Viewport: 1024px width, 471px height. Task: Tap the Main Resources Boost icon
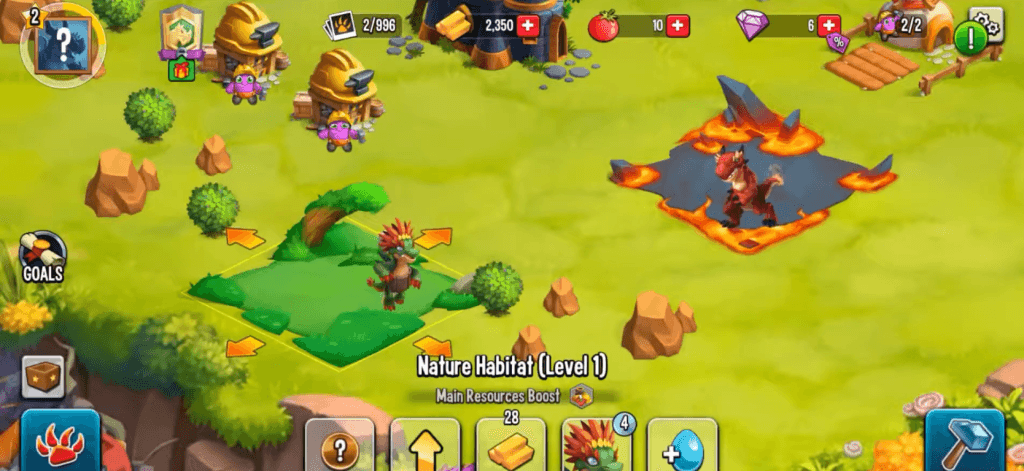pyautogui.click(x=582, y=395)
